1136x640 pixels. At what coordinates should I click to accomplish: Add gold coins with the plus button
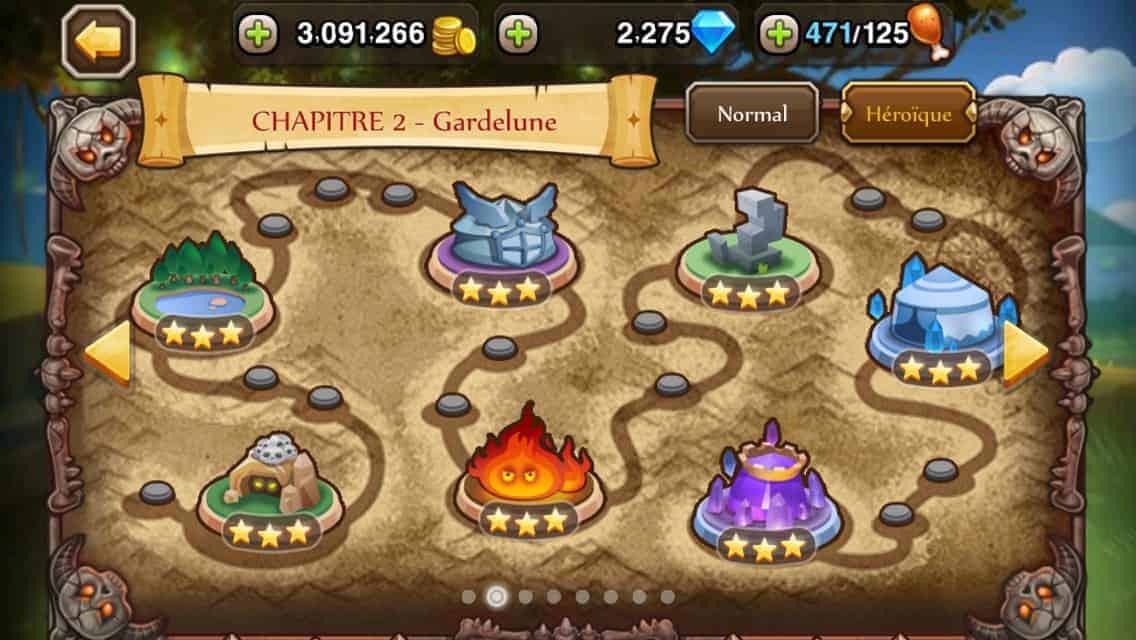(x=258, y=35)
